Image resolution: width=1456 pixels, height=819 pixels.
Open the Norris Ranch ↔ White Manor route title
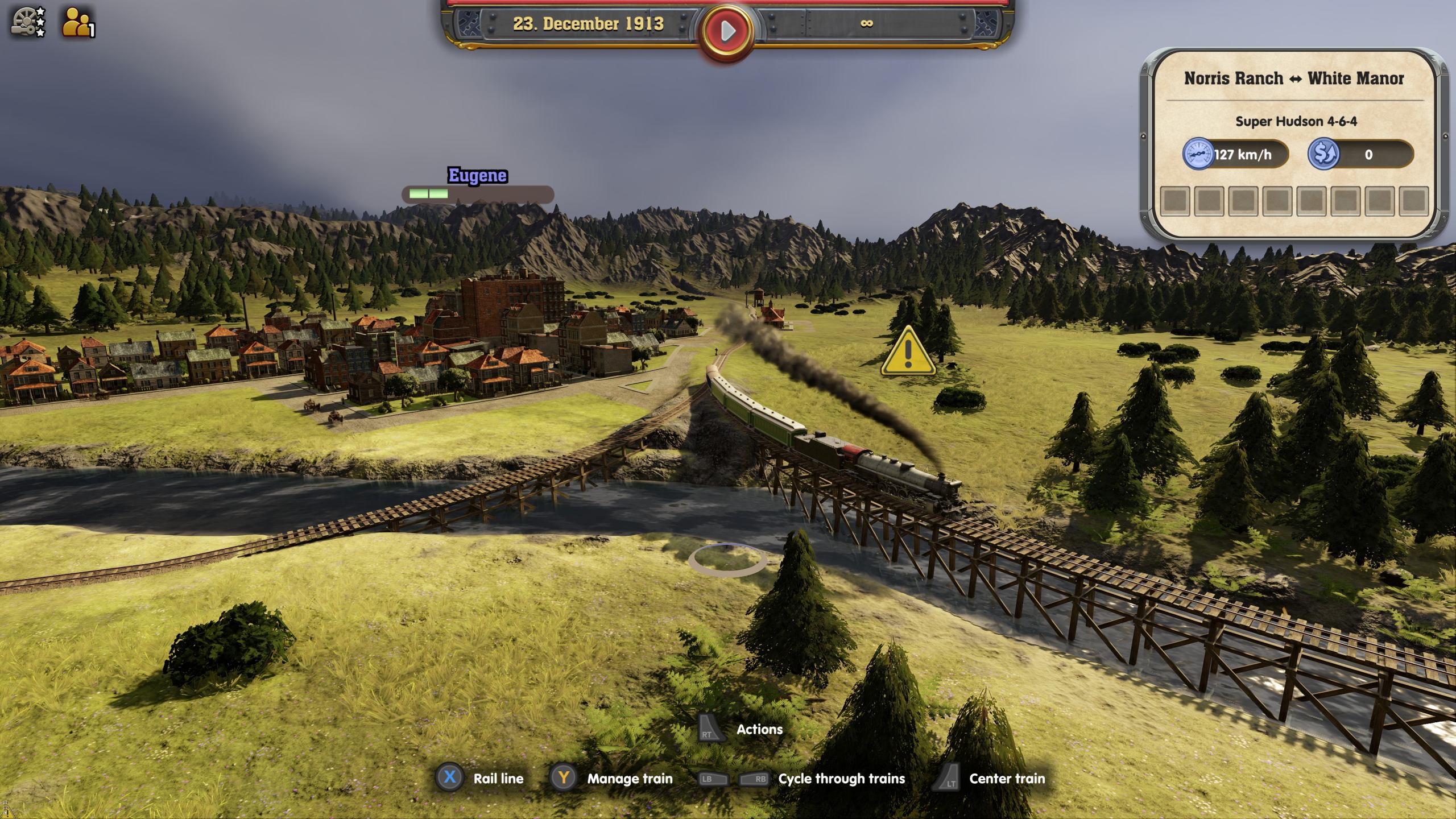[1292, 78]
